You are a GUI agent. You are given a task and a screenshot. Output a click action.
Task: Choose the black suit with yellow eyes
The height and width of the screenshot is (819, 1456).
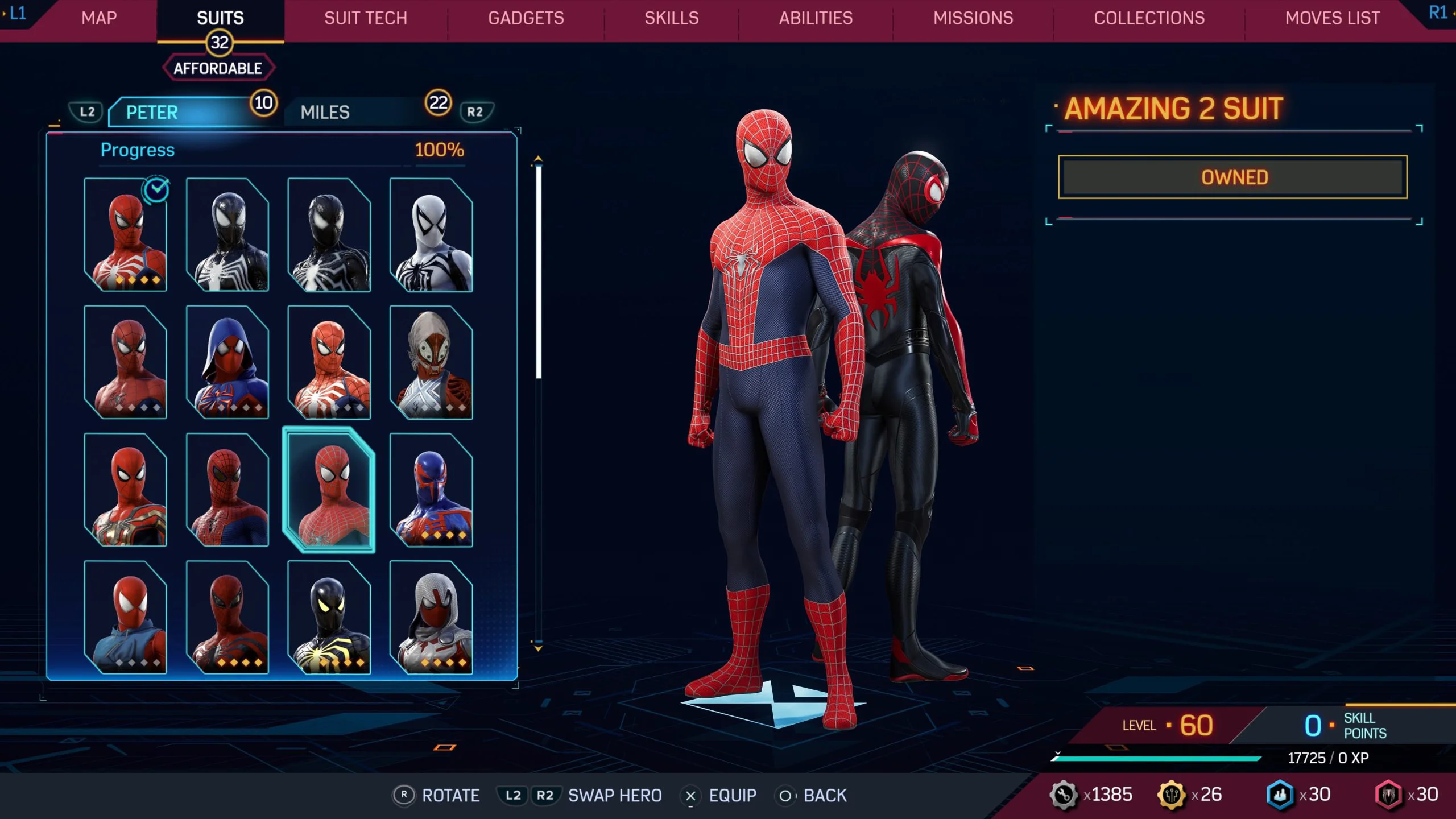(x=329, y=617)
